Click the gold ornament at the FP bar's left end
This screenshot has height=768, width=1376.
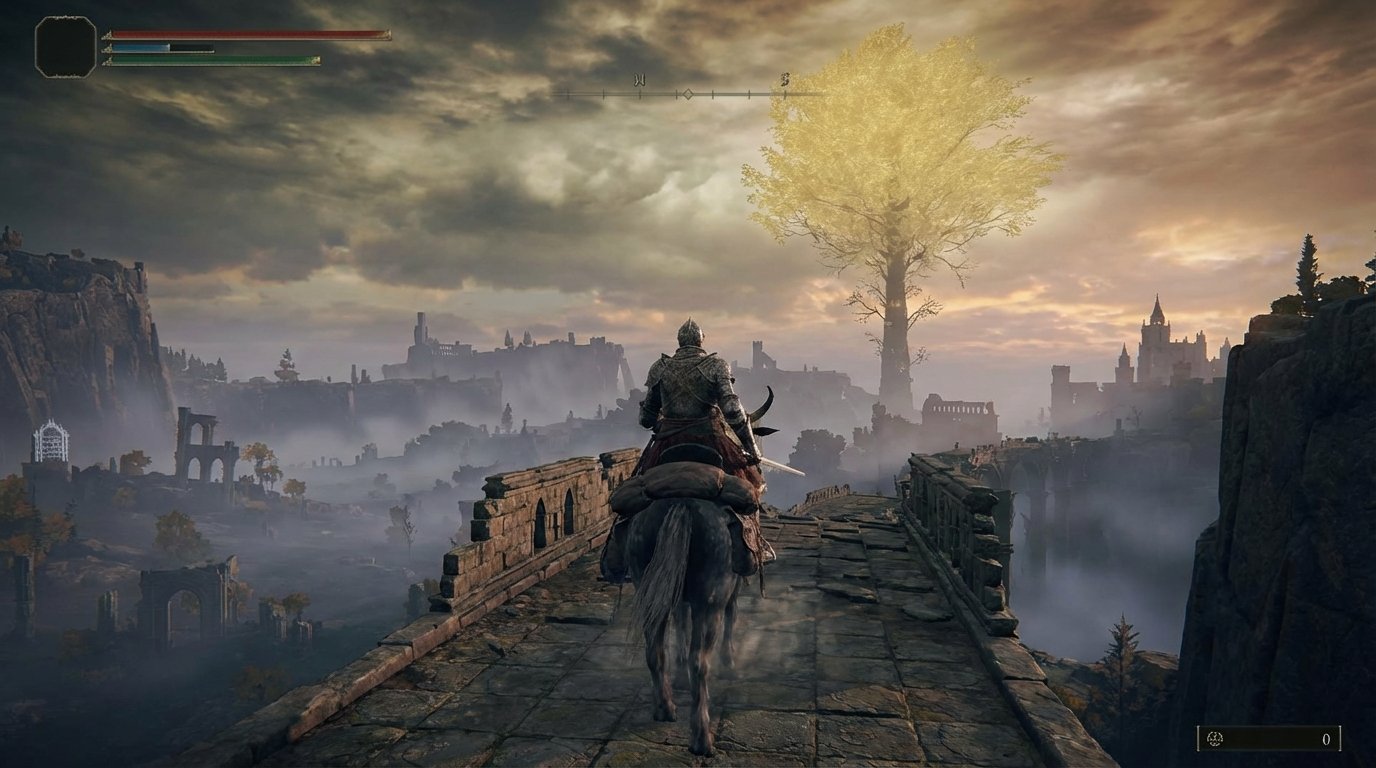107,49
